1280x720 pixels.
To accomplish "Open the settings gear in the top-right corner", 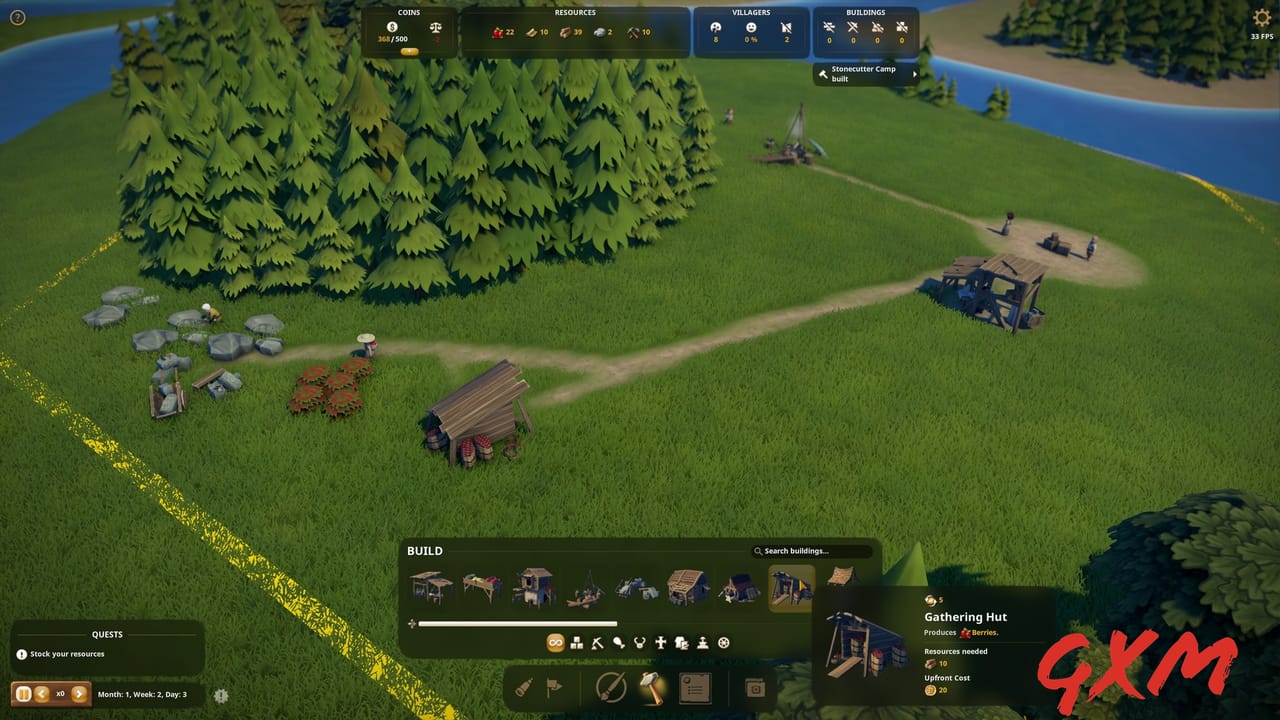I will click(1261, 17).
